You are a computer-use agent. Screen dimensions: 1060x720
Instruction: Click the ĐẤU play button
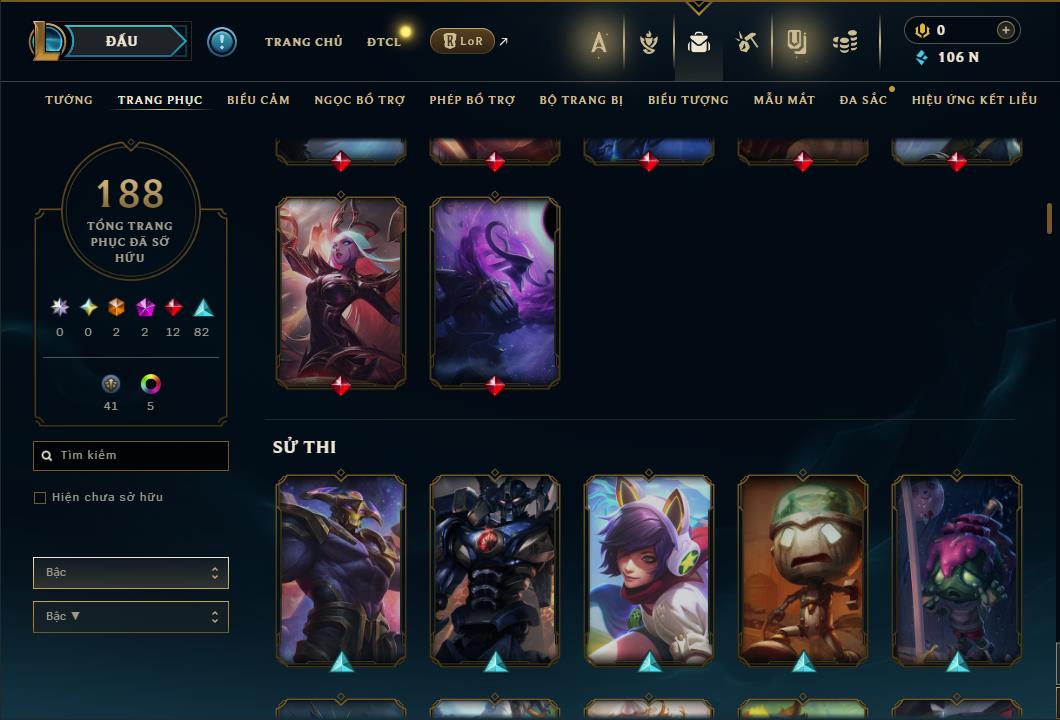coord(121,41)
